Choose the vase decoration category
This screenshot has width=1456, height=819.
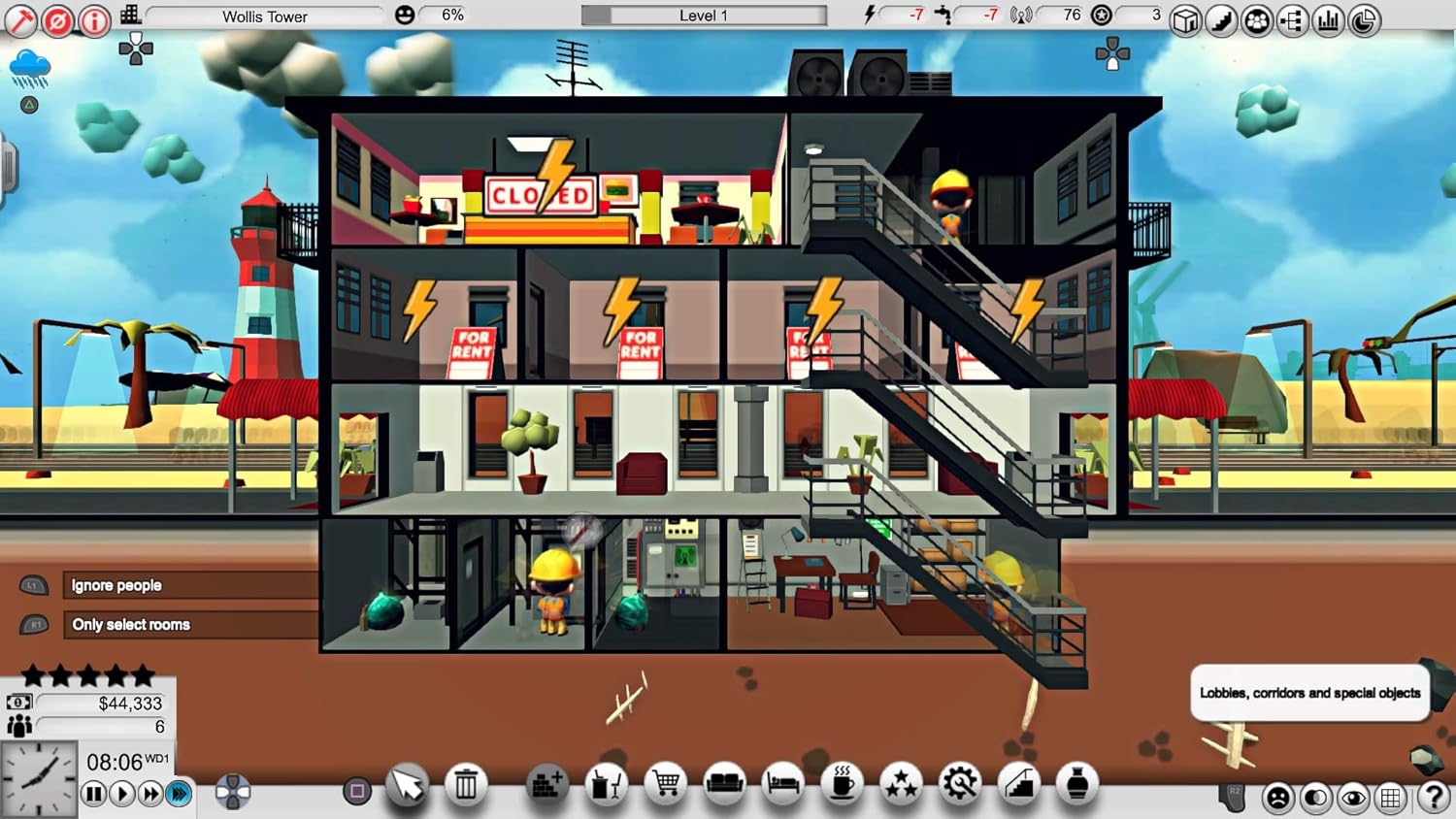click(x=1077, y=784)
